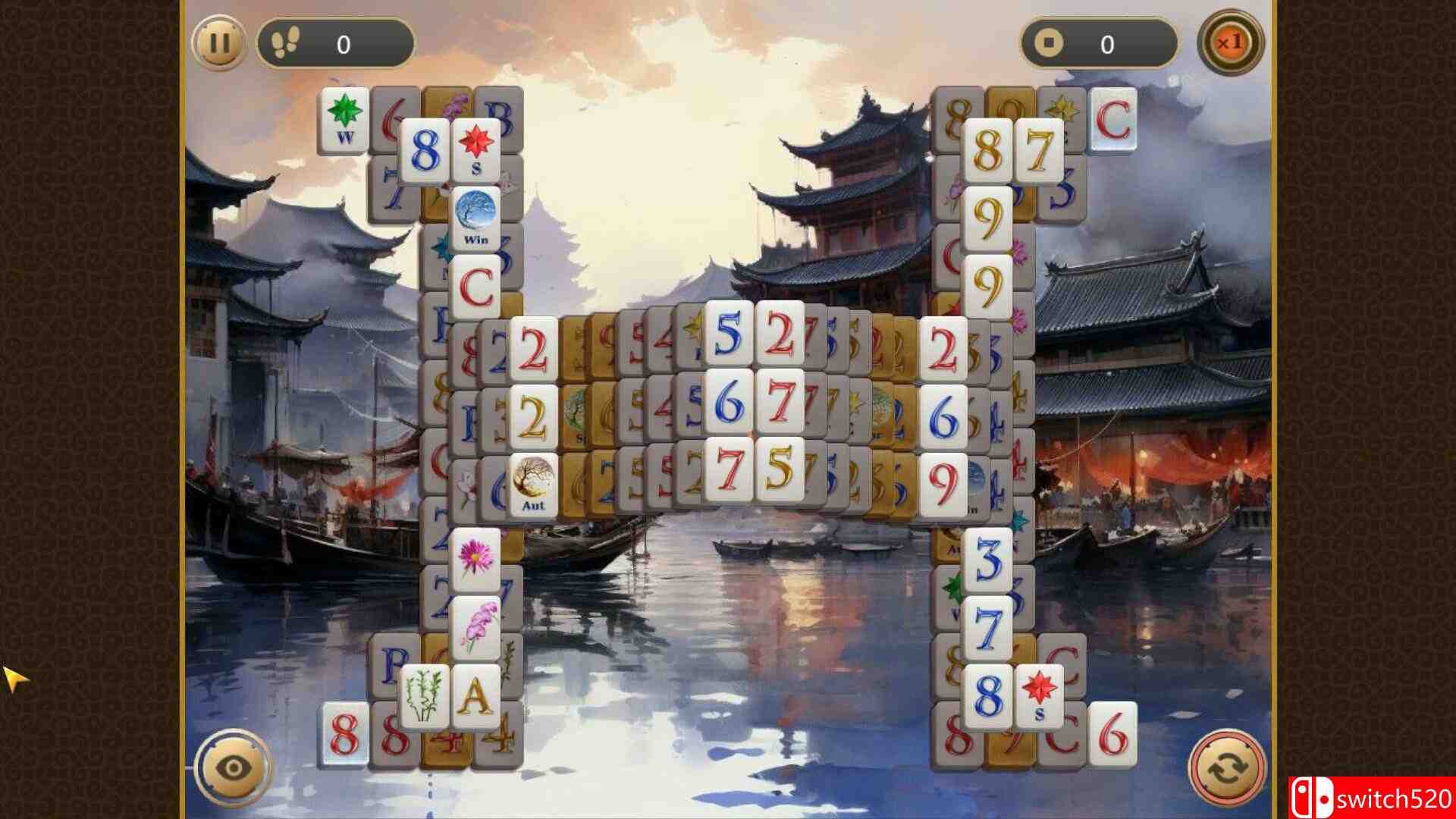This screenshot has height=819, width=1456.
Task: Pause the game using the pause toggle
Action: click(x=218, y=43)
